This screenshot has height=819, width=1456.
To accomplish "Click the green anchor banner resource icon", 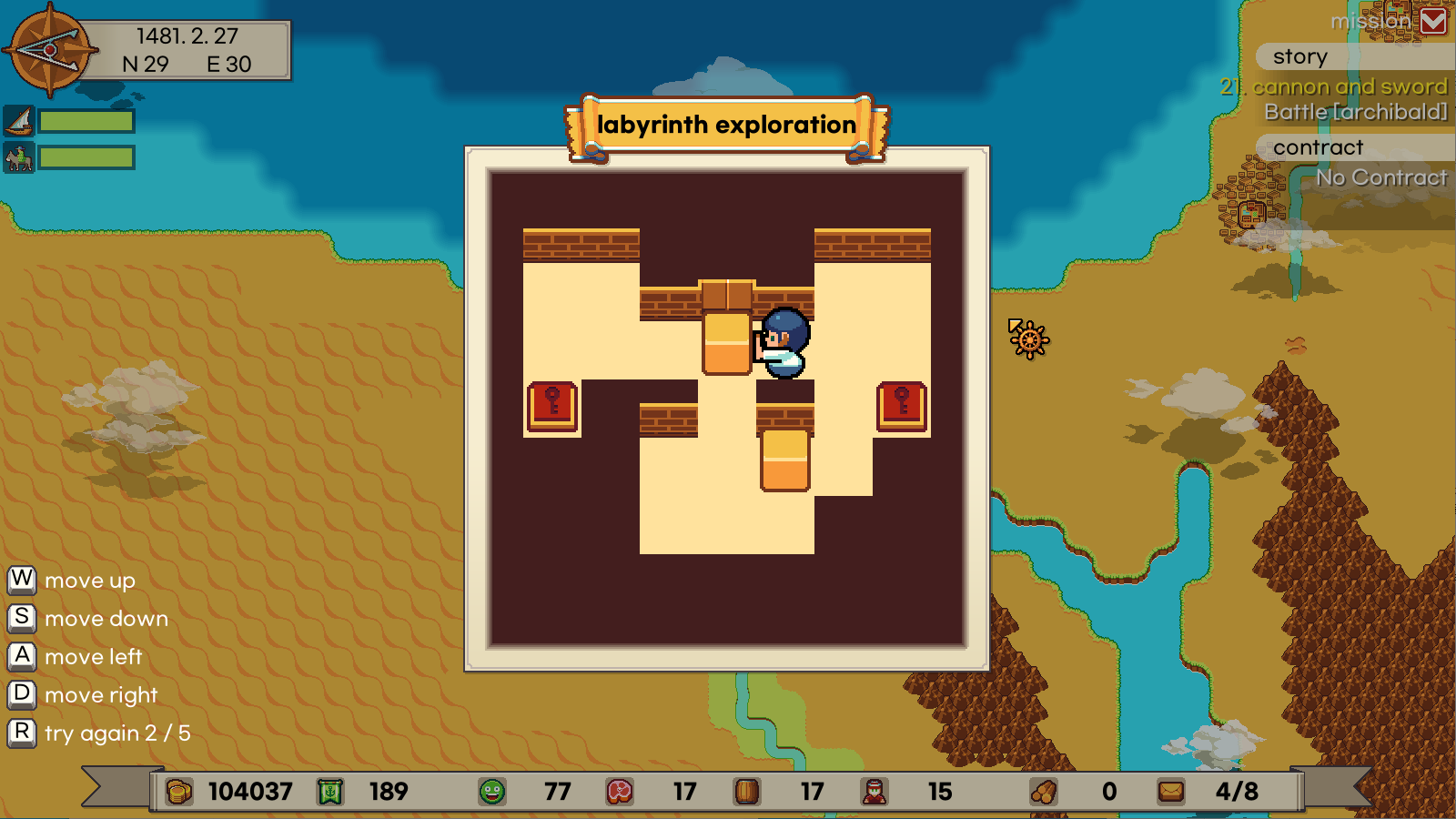I will pyautogui.click(x=329, y=792).
